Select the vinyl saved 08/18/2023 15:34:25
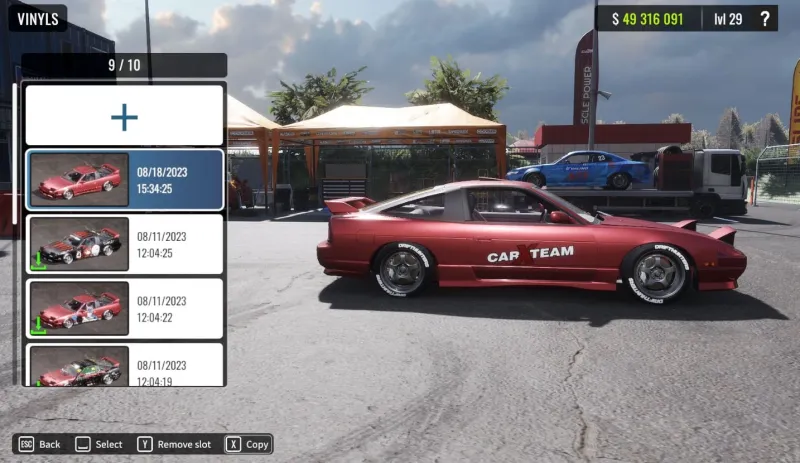800x463 pixels. coord(124,180)
